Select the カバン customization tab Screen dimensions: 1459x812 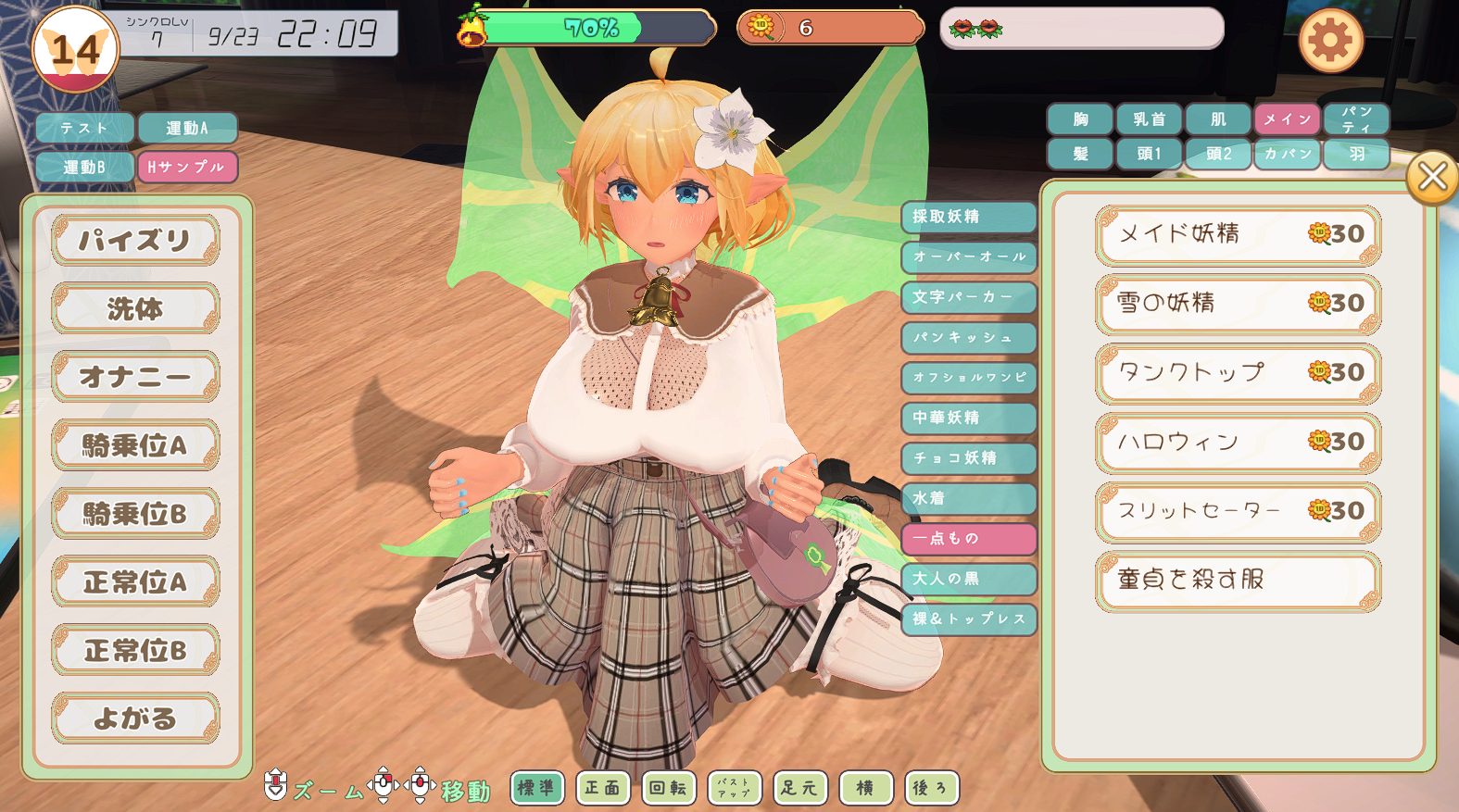1287,154
